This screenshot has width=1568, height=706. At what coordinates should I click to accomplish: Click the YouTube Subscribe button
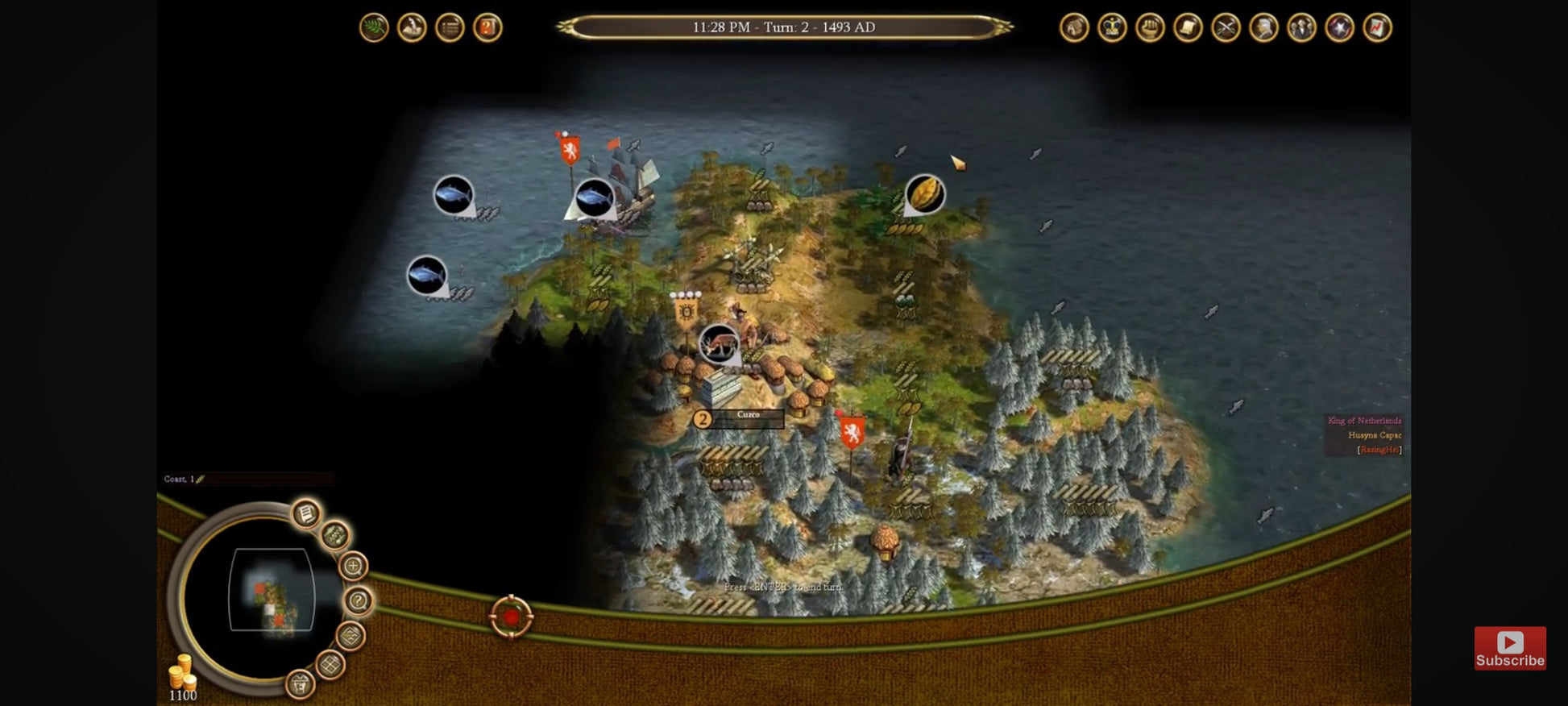[1510, 648]
